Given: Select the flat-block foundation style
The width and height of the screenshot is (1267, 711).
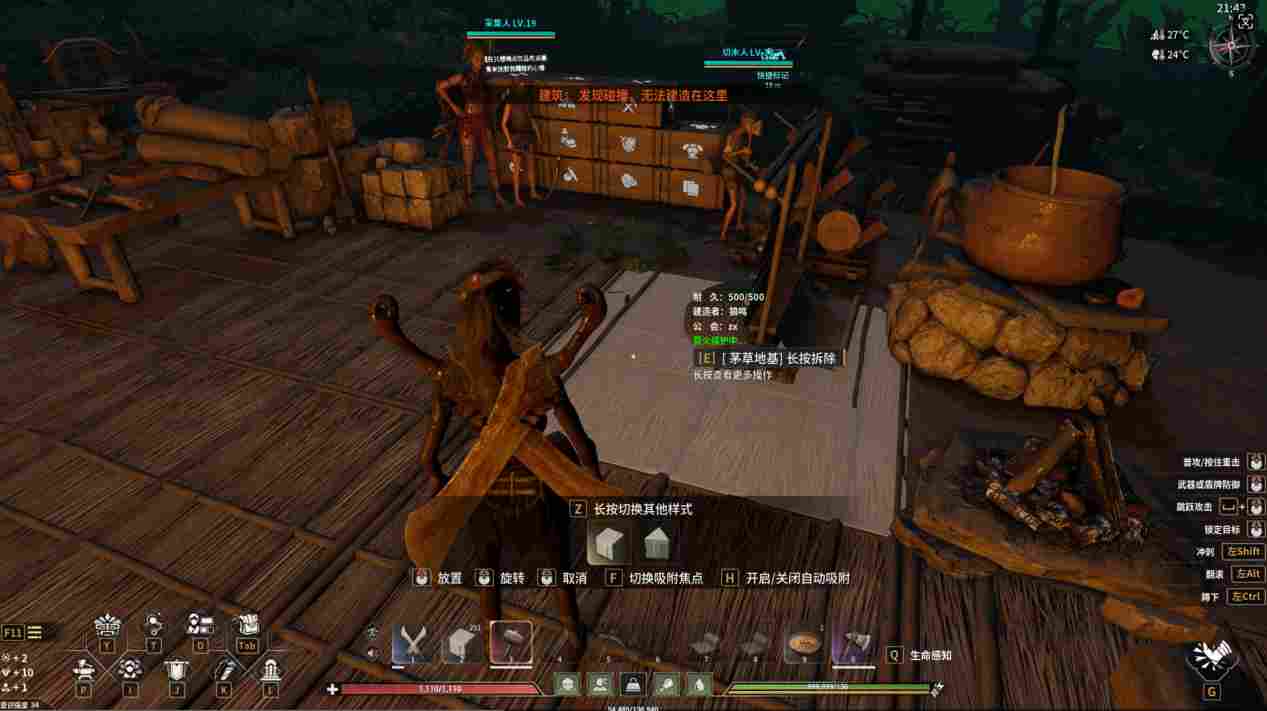Looking at the screenshot, I should click(x=609, y=545).
